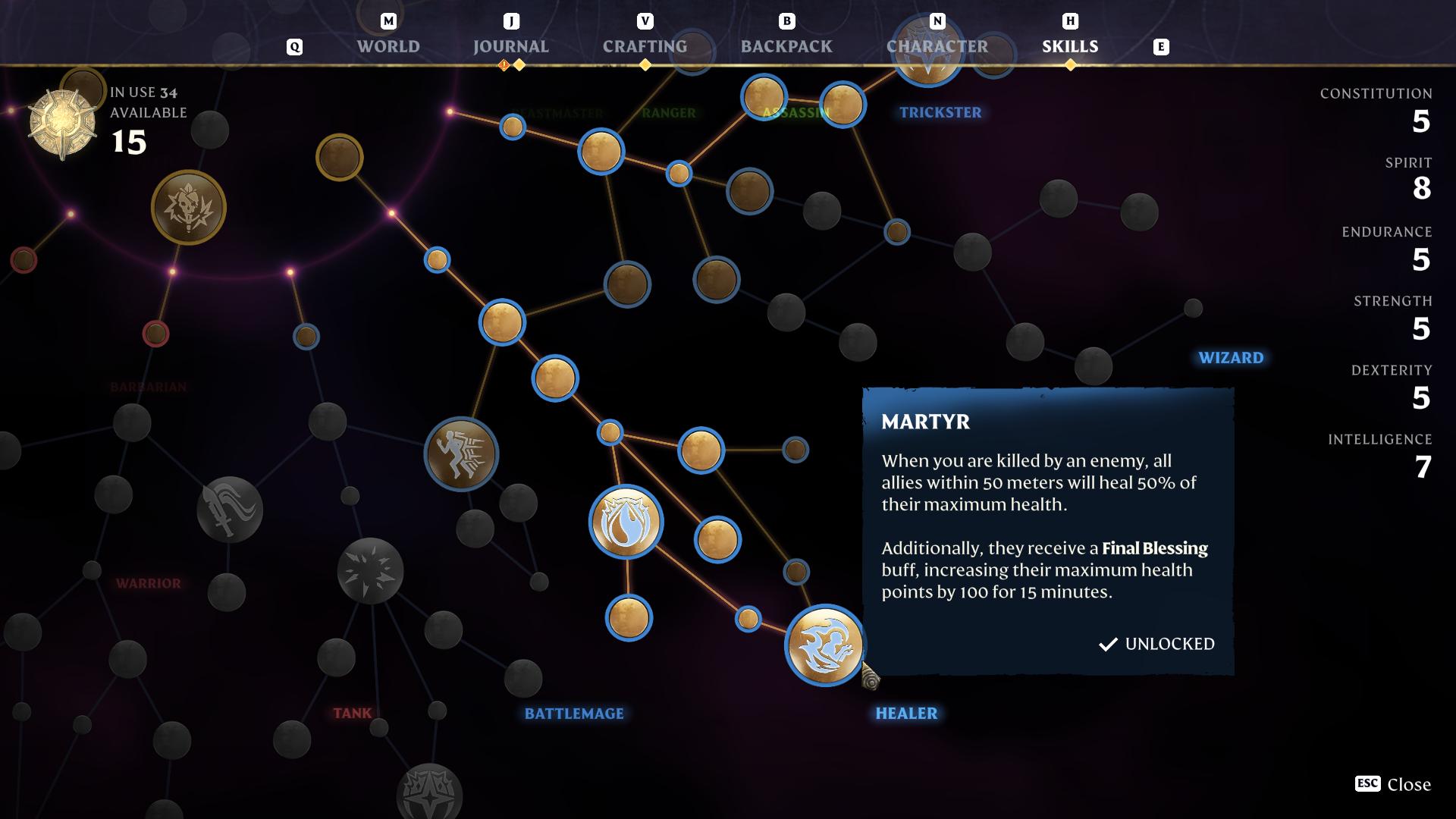
Task: Pick the locked sword and cloth skill node
Action: pyautogui.click(x=230, y=509)
